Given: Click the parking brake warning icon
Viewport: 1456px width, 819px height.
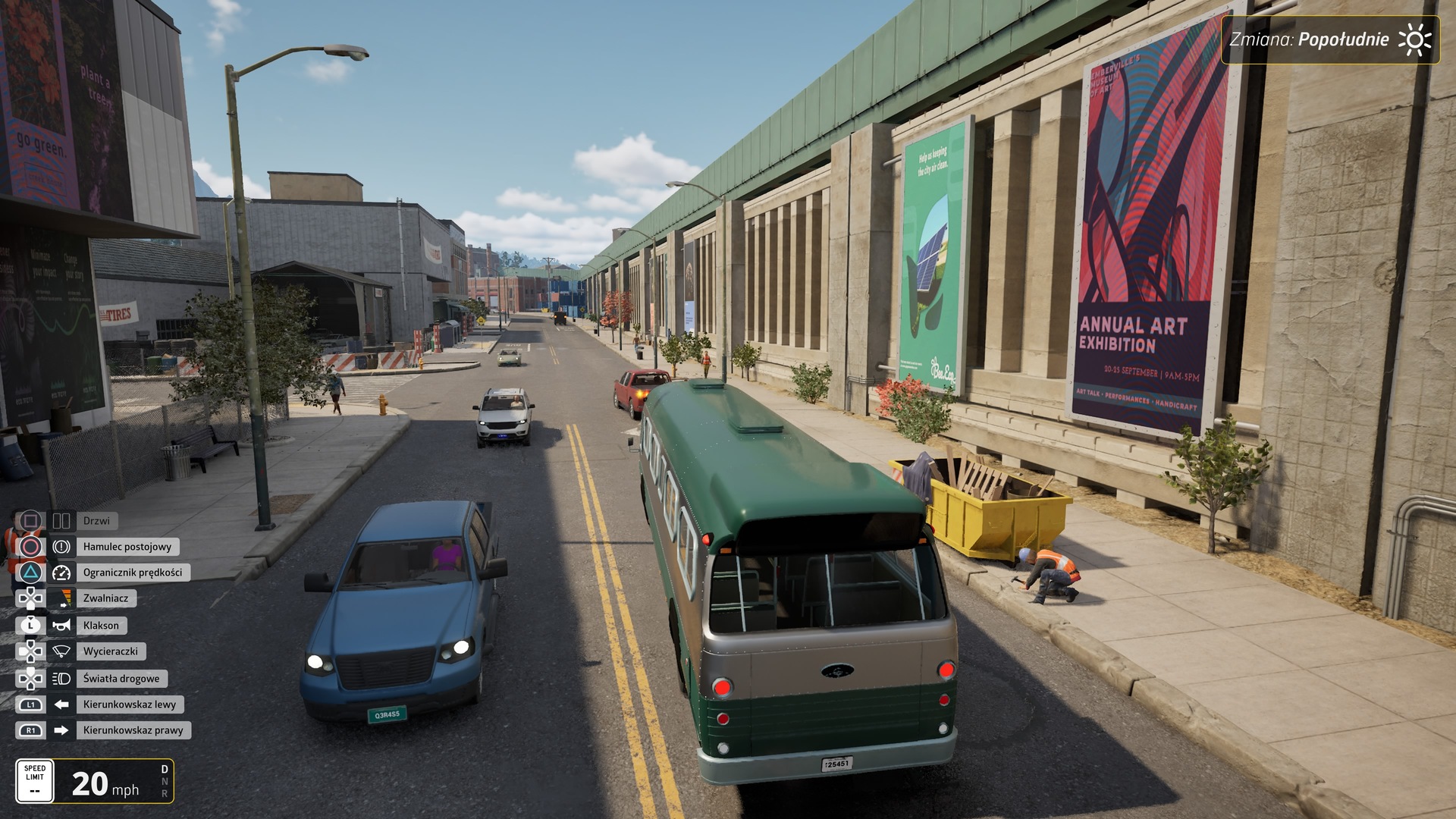Looking at the screenshot, I should point(61,547).
